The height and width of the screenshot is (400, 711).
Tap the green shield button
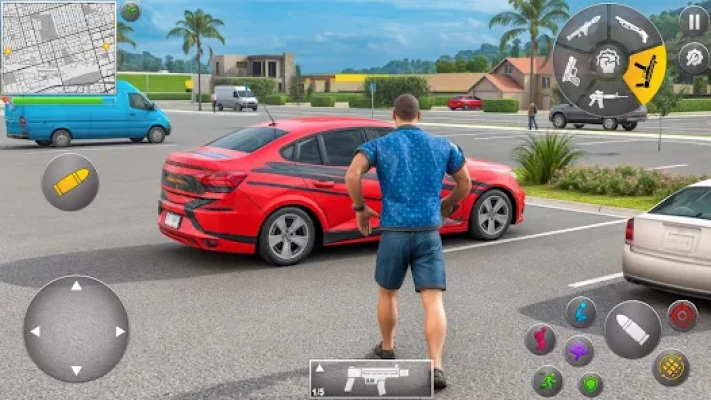591,384
